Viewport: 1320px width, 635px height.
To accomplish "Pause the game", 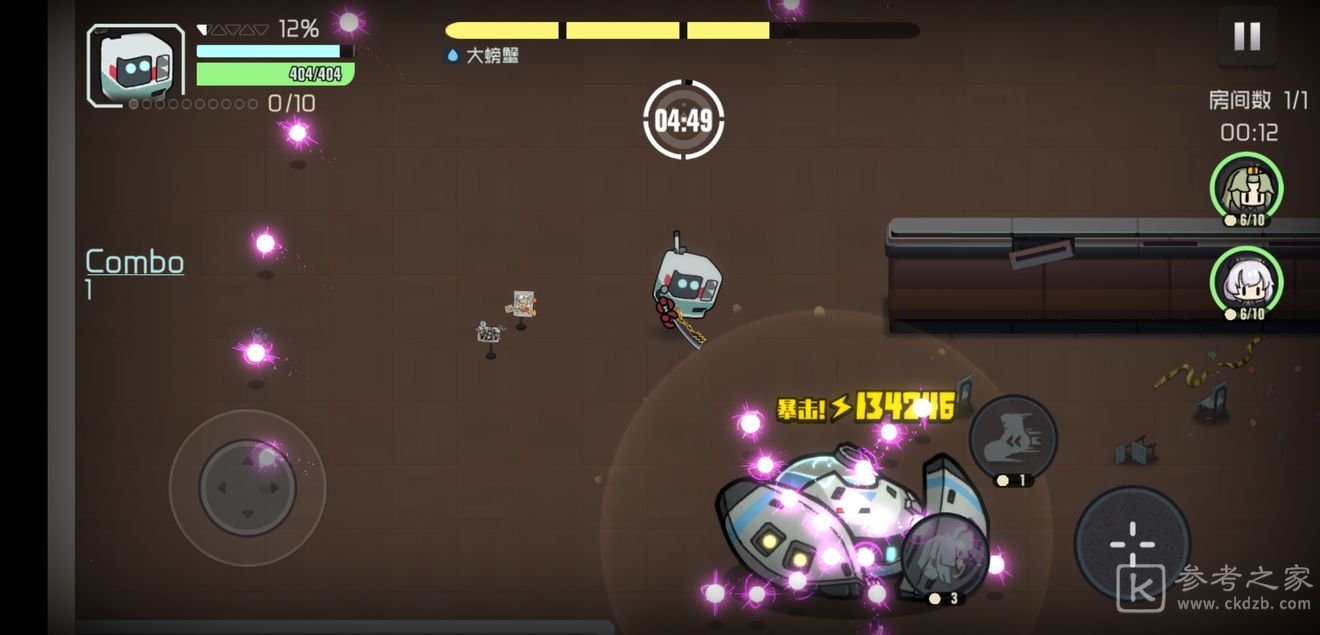I will [x=1246, y=37].
